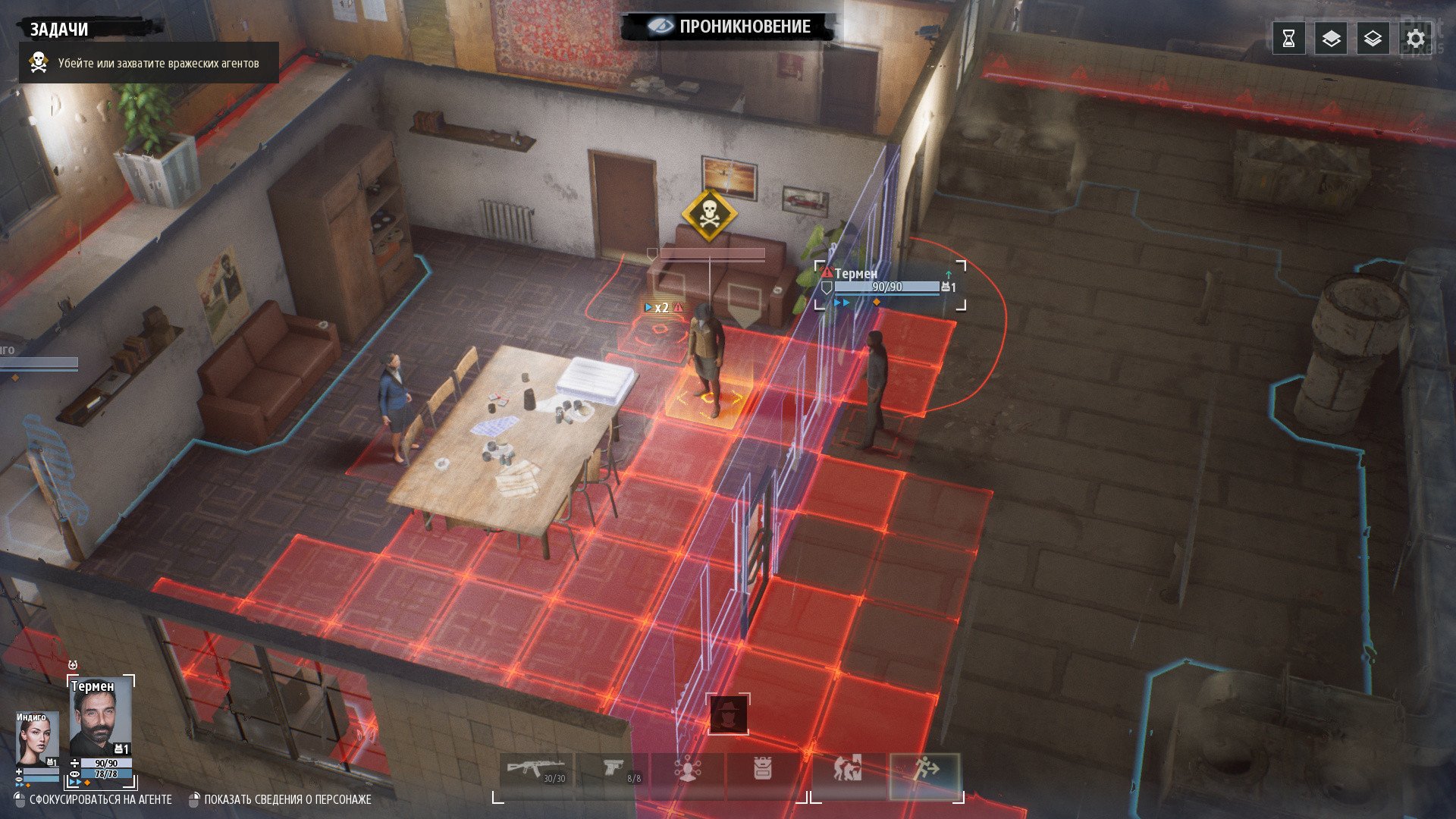Switch to the pistol weapon slot
This screenshot has height=819, width=1456.
614,771
